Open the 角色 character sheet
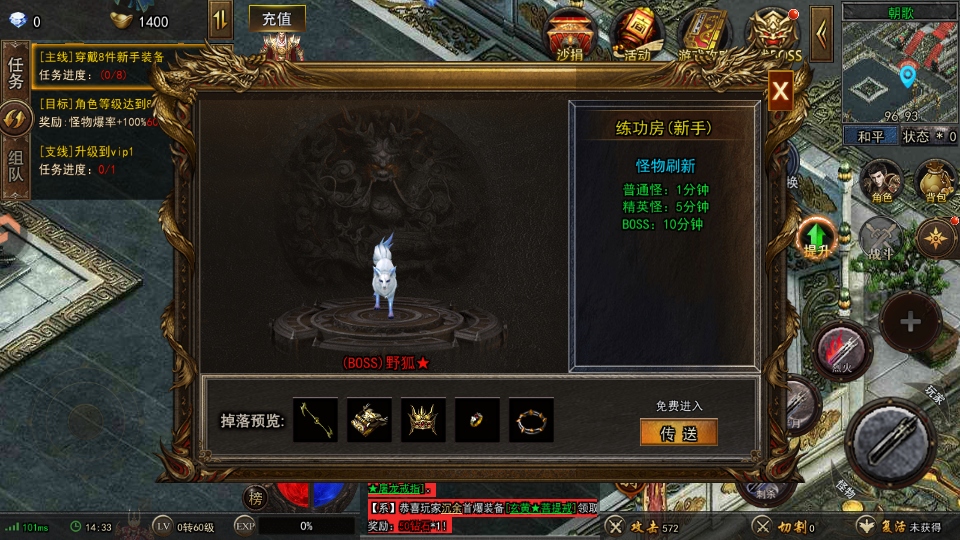Viewport: 960px width, 540px height. pos(881,181)
